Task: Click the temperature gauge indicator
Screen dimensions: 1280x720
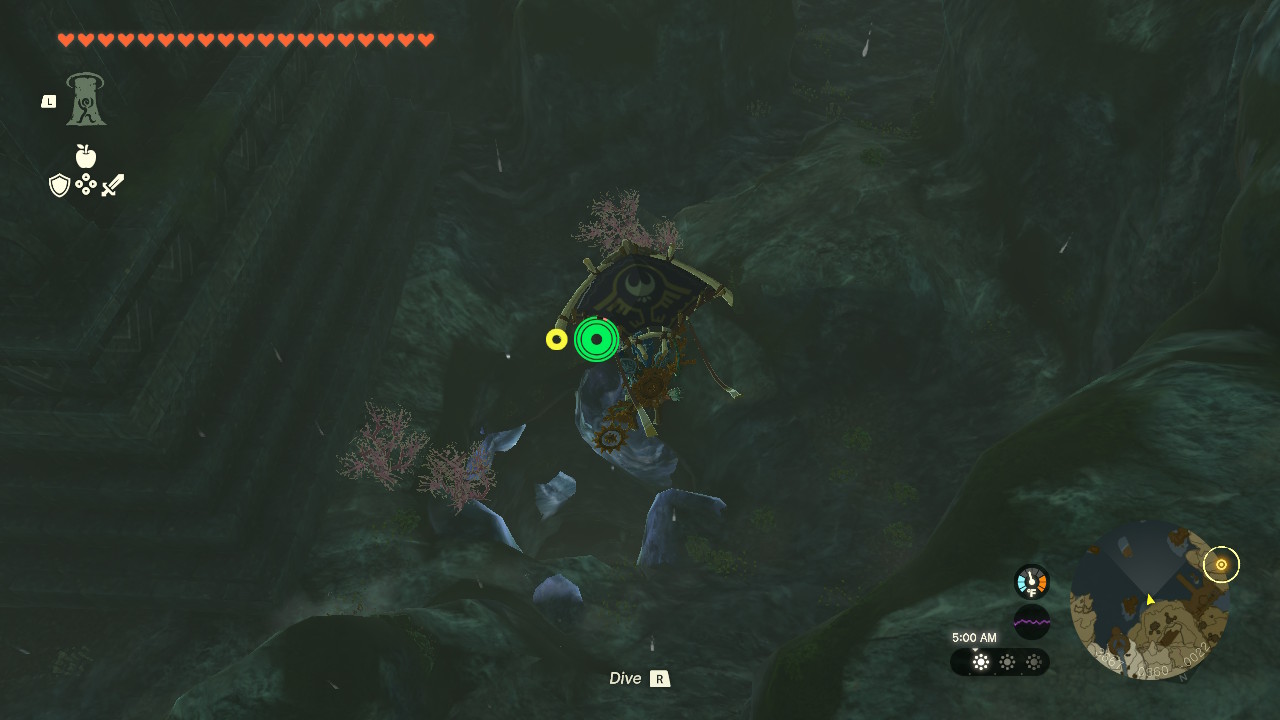Action: 1030,580
